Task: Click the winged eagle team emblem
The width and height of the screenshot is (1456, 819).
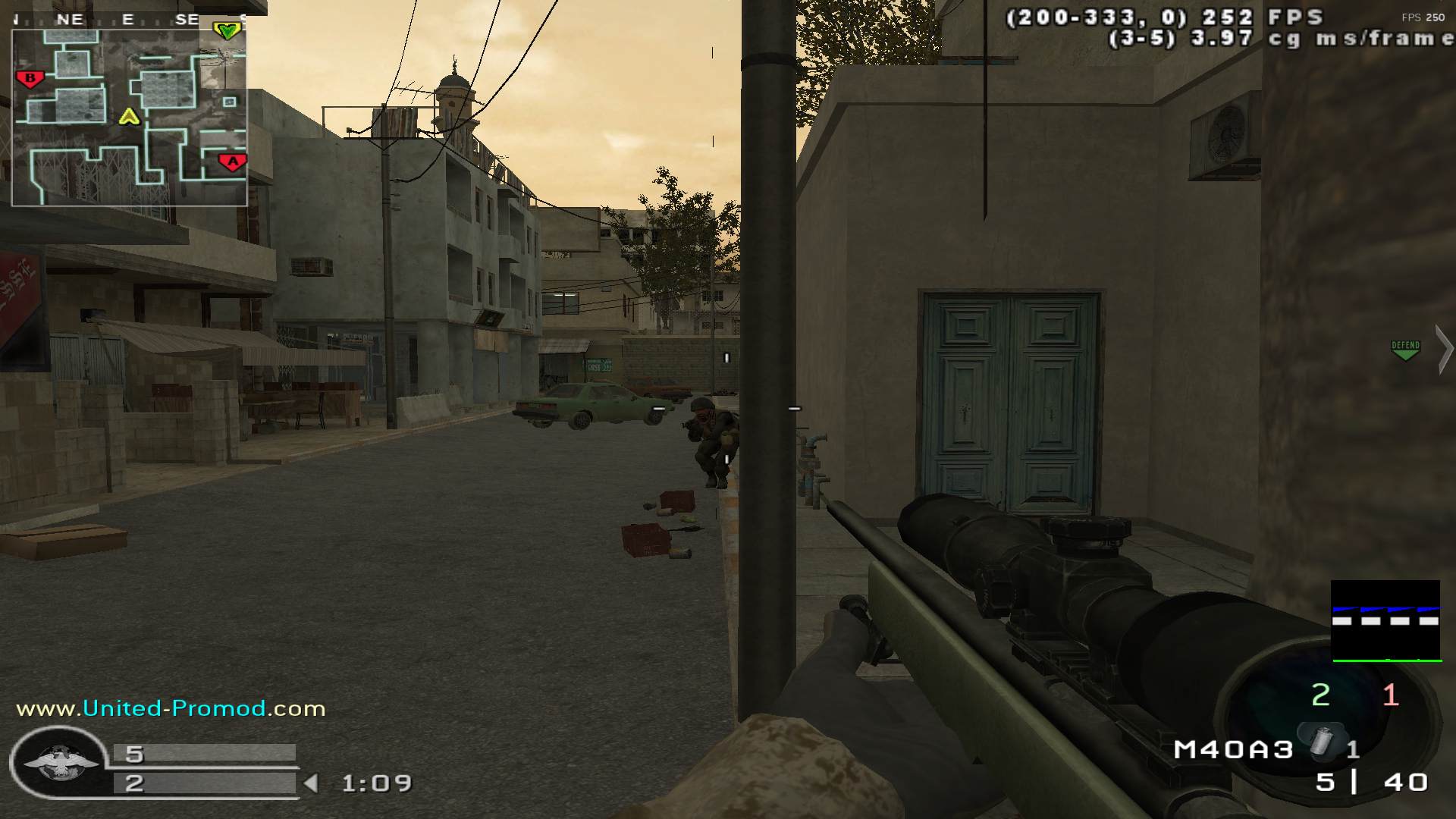Action: (59, 764)
